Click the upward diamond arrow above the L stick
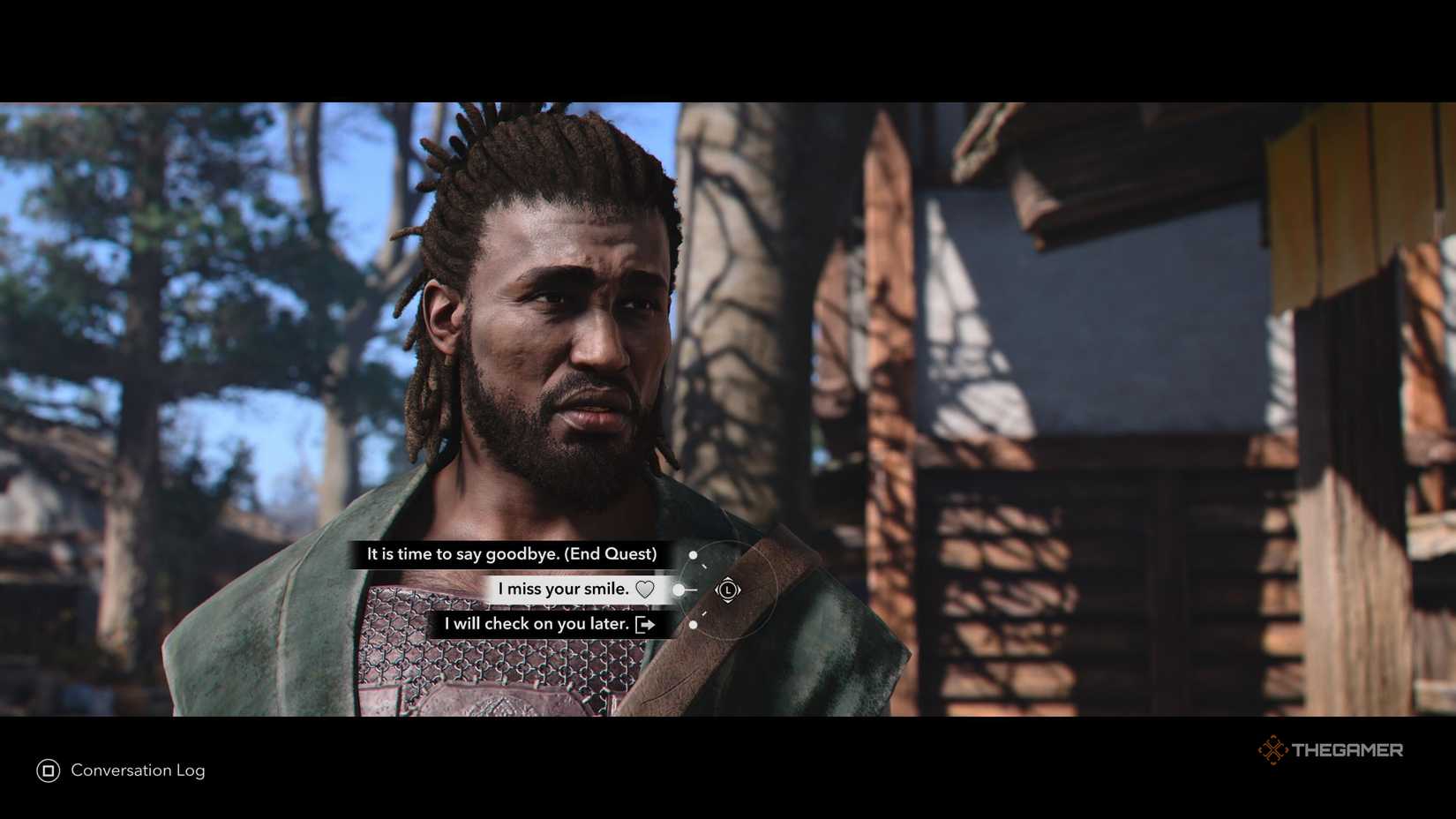The width and height of the screenshot is (1456, 819). click(728, 578)
